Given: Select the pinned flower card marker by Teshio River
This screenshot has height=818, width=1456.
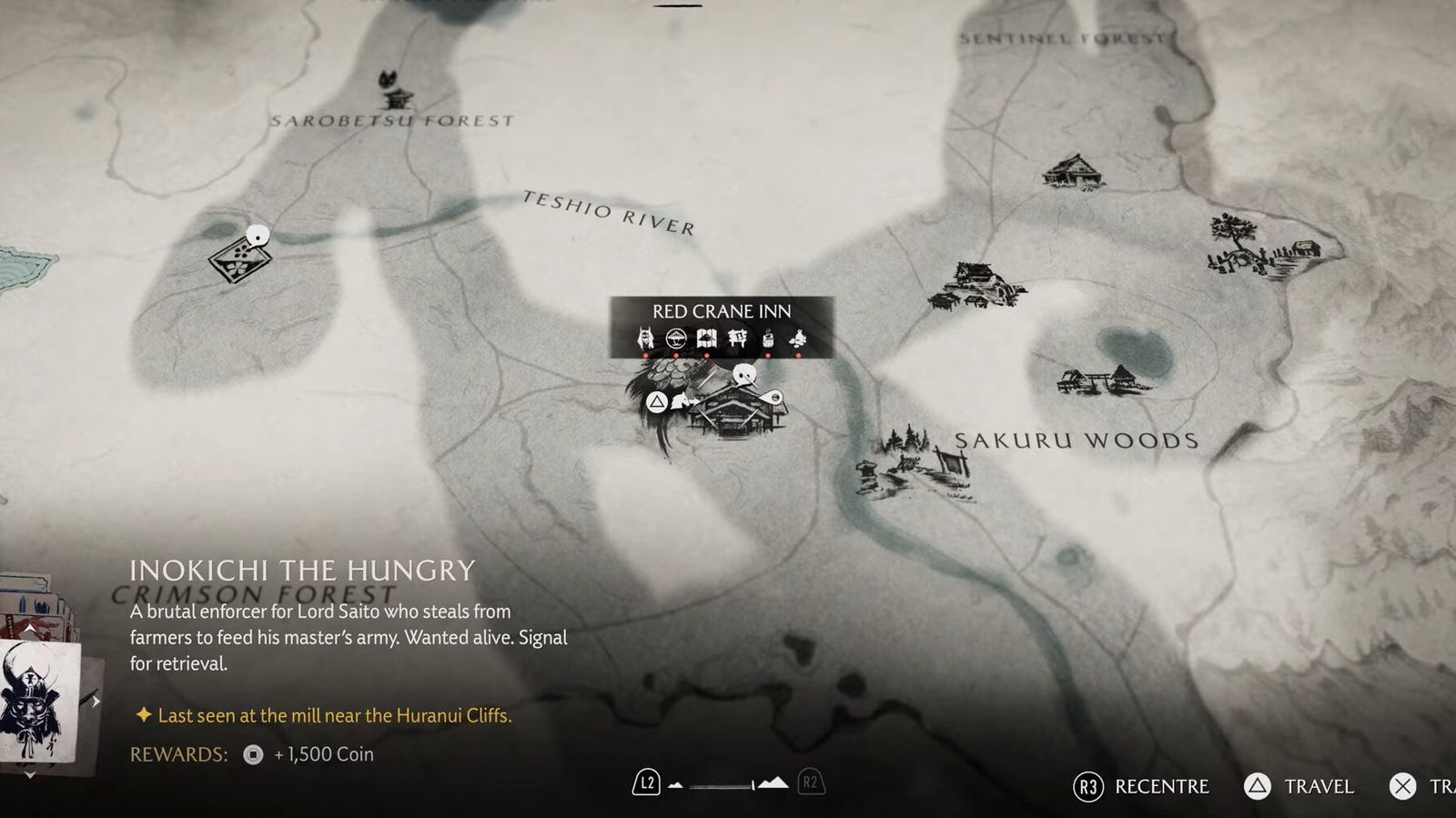Looking at the screenshot, I should 241,258.
